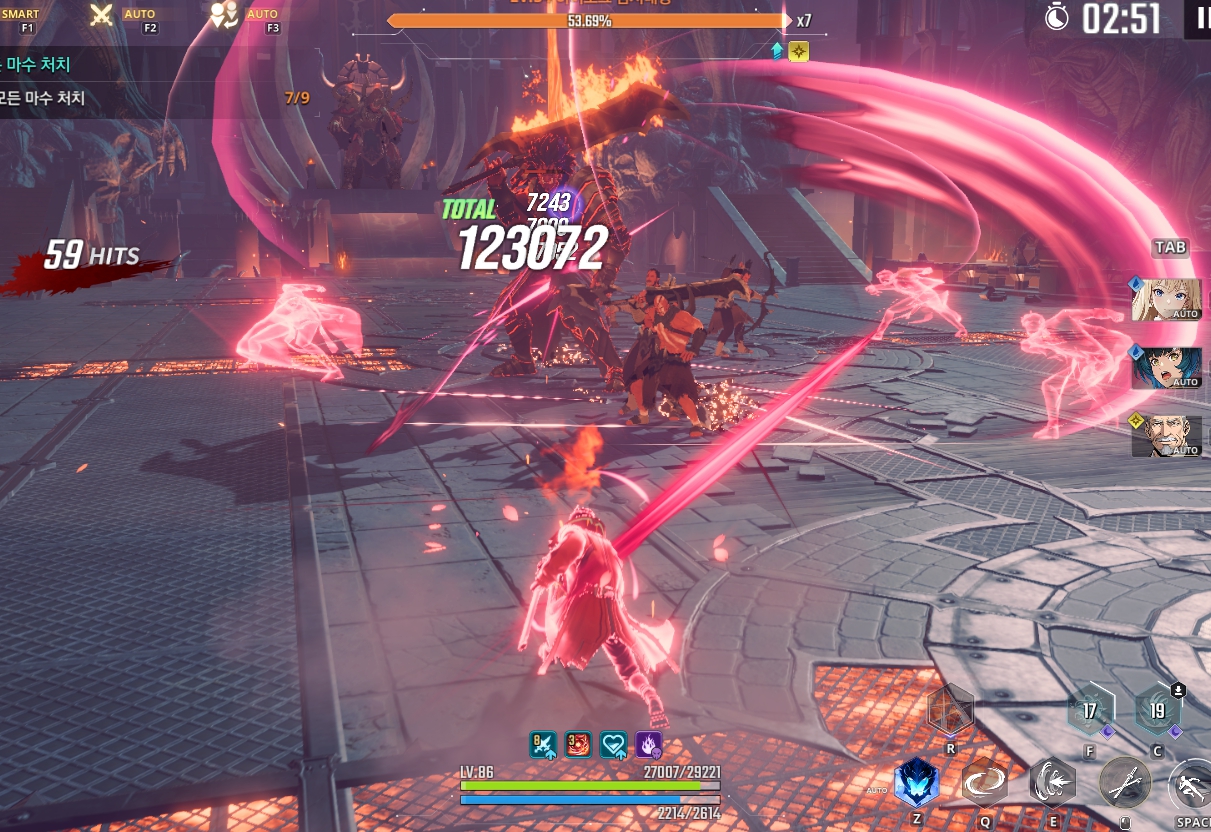
Task: Select the blonde-haired party member portrait
Action: coord(1166,299)
